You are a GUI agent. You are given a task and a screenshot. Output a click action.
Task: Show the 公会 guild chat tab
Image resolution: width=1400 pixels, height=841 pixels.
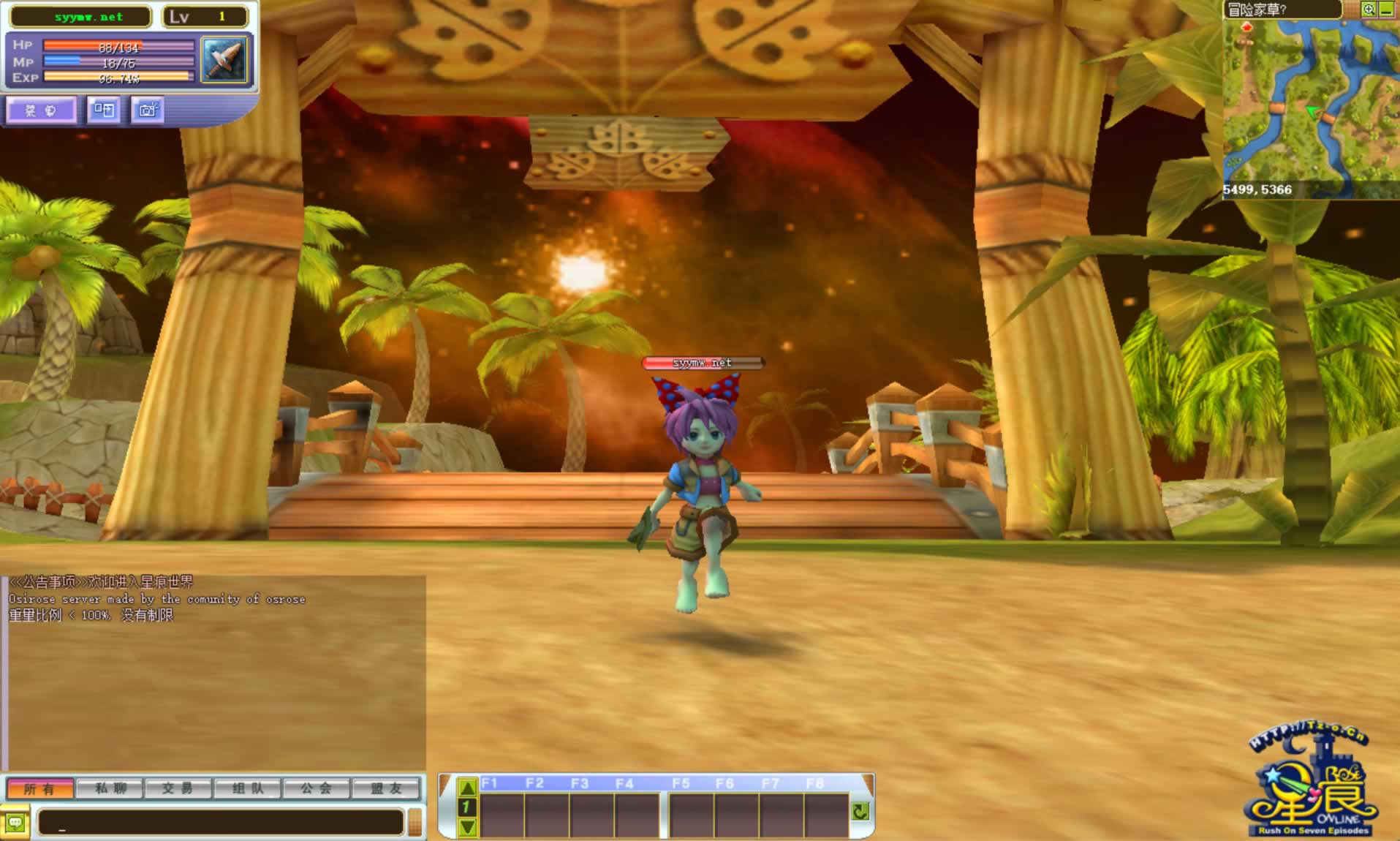[316, 788]
